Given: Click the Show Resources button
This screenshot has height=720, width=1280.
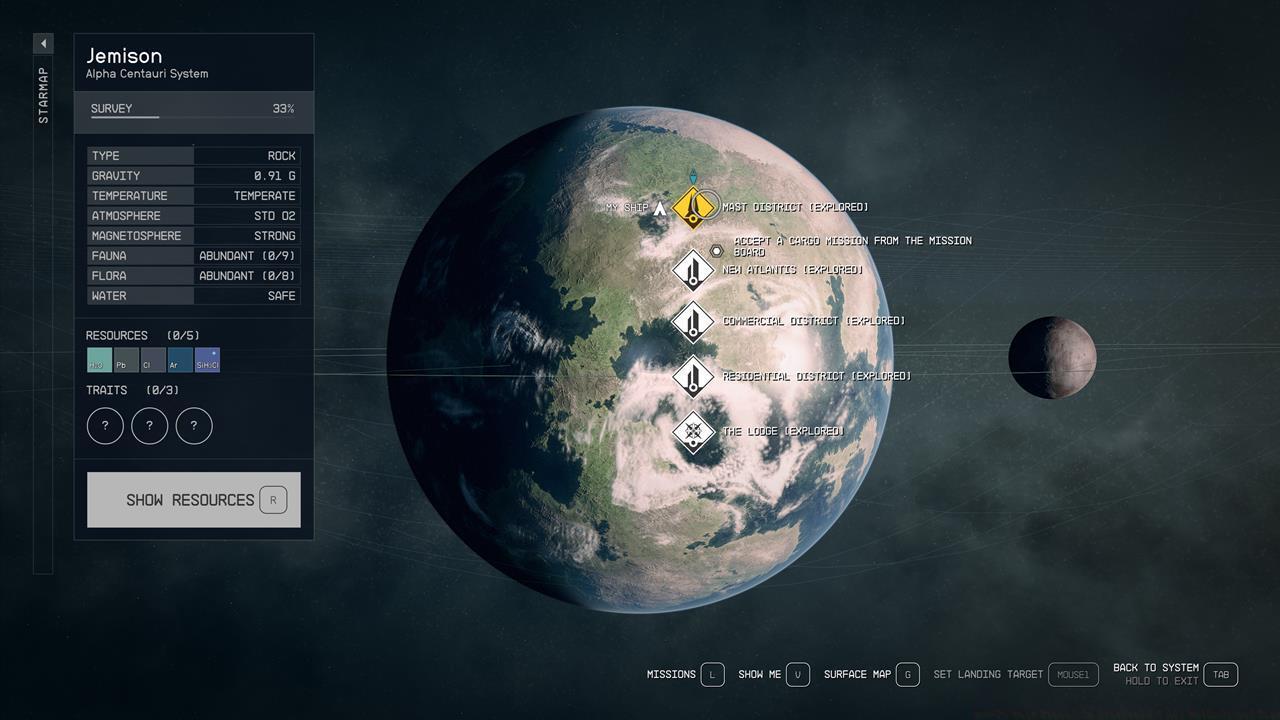Looking at the screenshot, I should [x=193, y=500].
